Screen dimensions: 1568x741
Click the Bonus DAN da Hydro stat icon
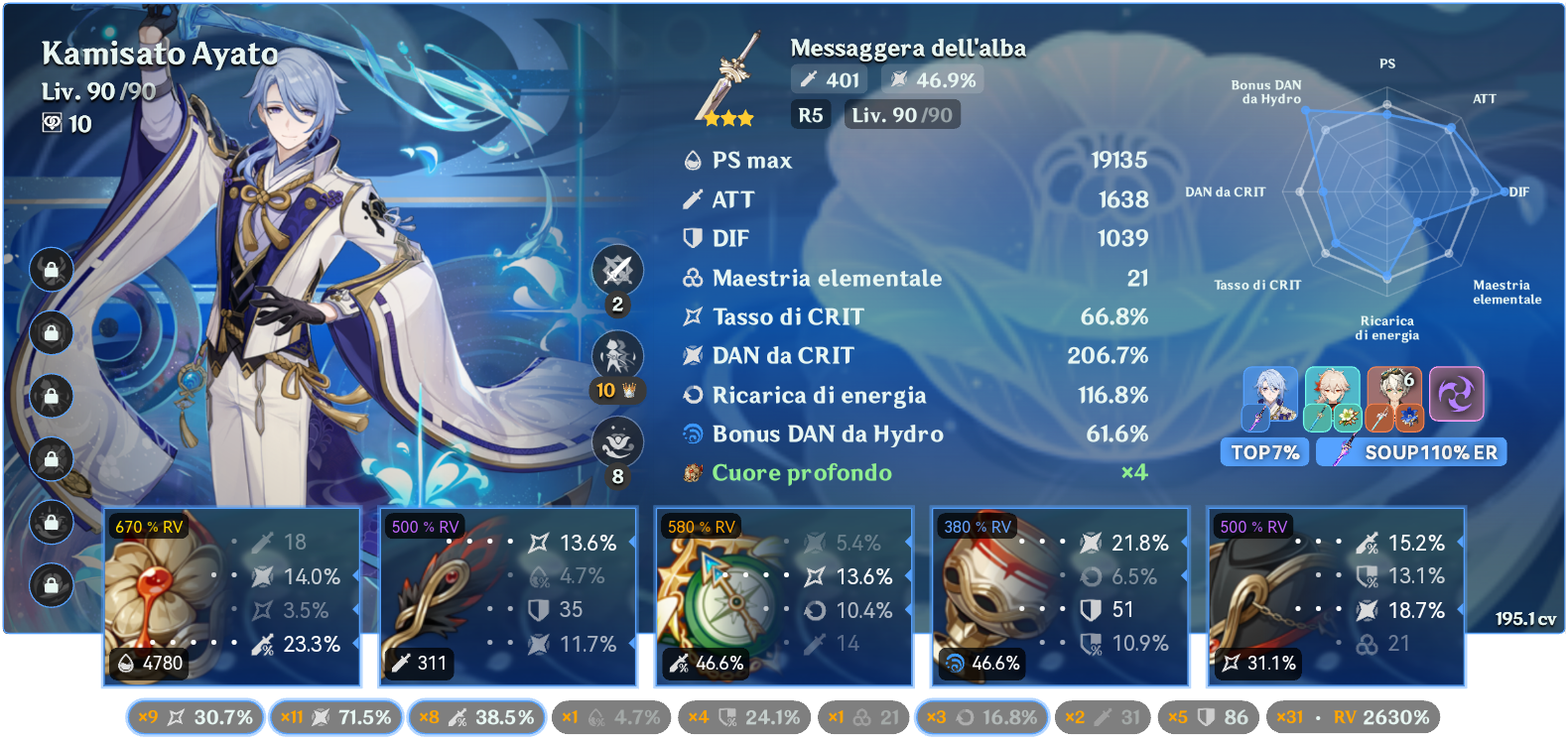click(695, 433)
